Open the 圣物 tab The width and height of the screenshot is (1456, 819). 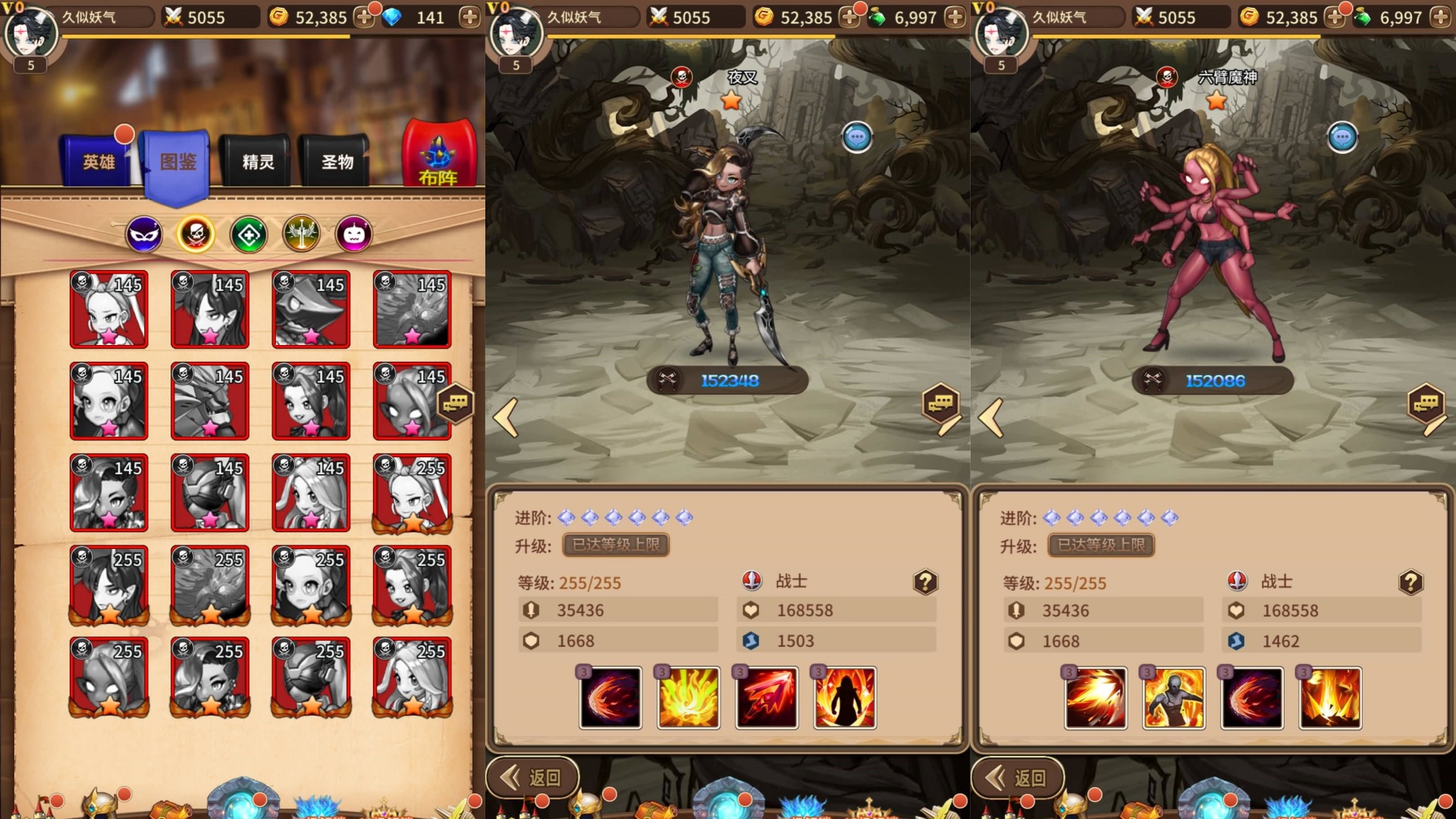337,162
